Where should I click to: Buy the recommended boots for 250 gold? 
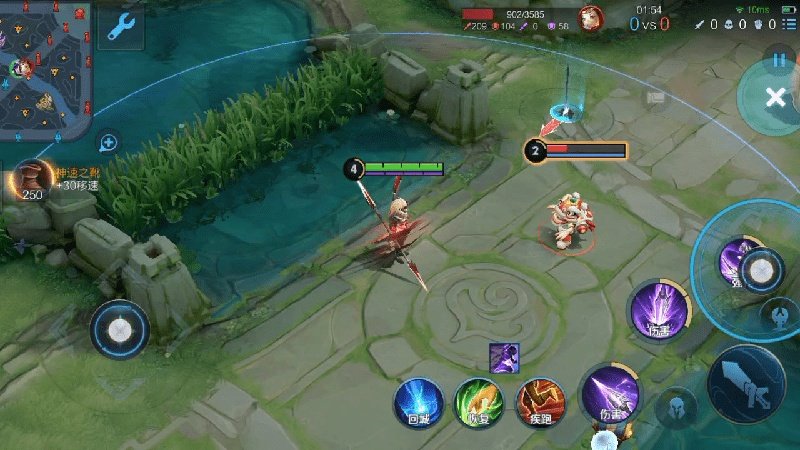(34, 181)
